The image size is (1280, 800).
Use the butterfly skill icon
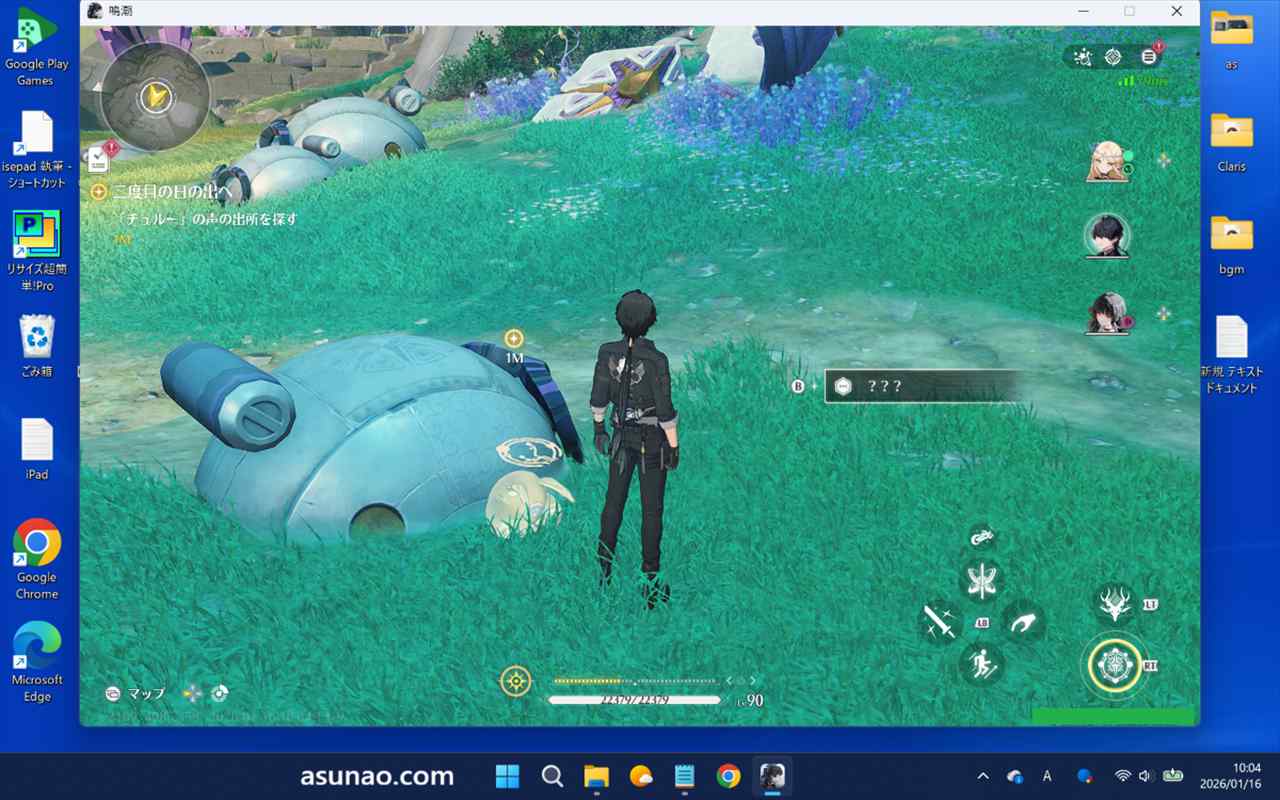pyautogui.click(x=982, y=580)
